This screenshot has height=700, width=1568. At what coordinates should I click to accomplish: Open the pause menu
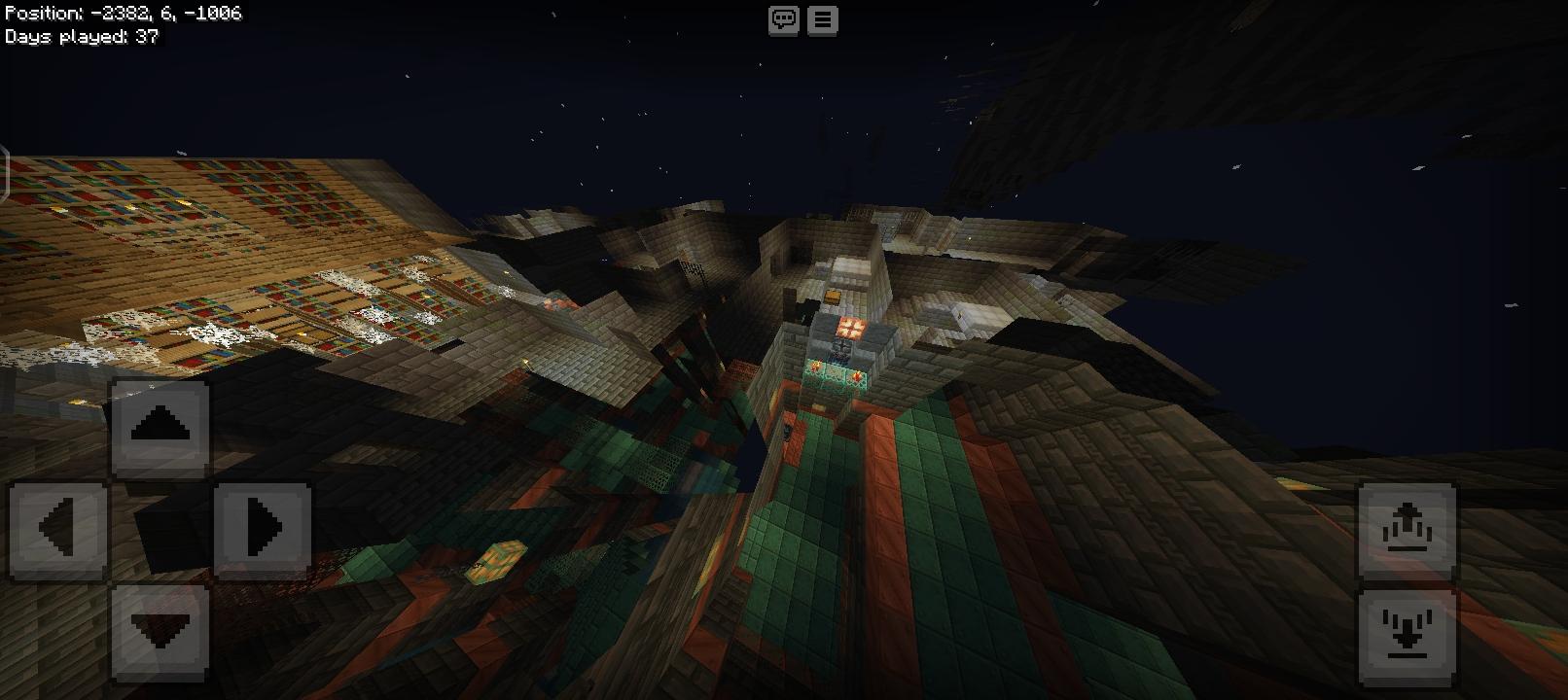point(823,19)
